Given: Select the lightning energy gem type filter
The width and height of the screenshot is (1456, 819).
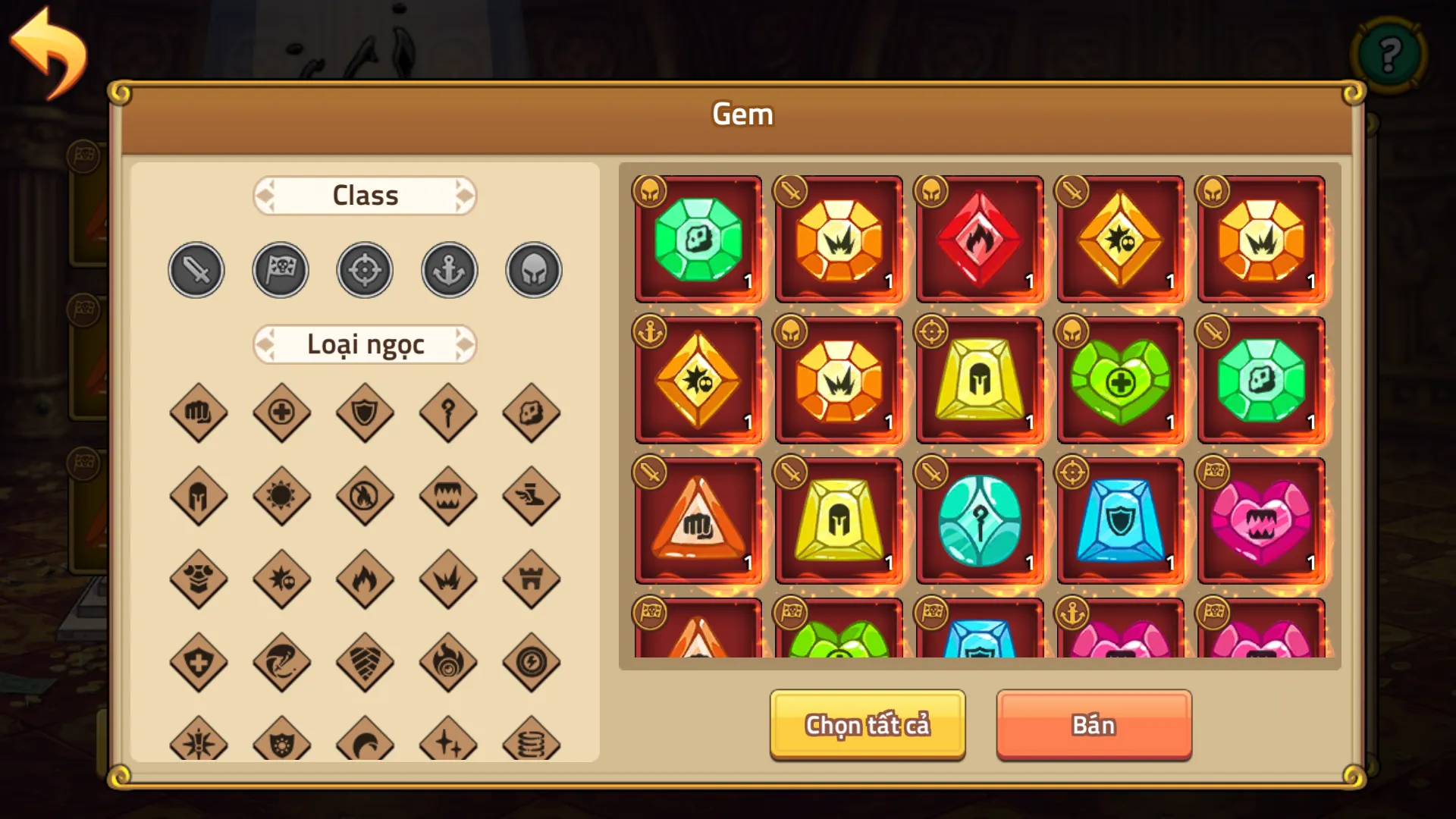Looking at the screenshot, I should pyautogui.click(x=532, y=662).
